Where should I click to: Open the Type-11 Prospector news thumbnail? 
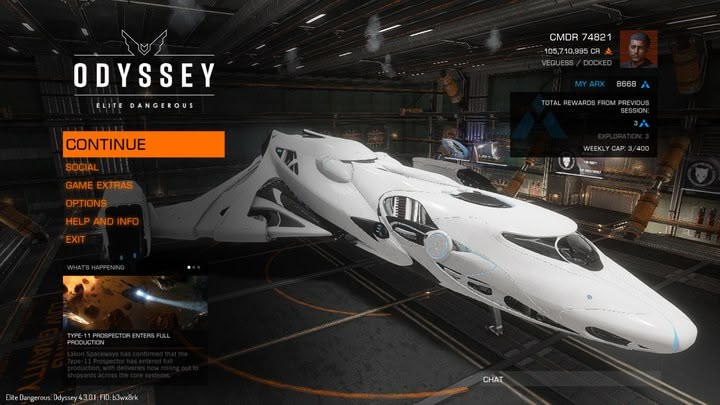pos(135,302)
